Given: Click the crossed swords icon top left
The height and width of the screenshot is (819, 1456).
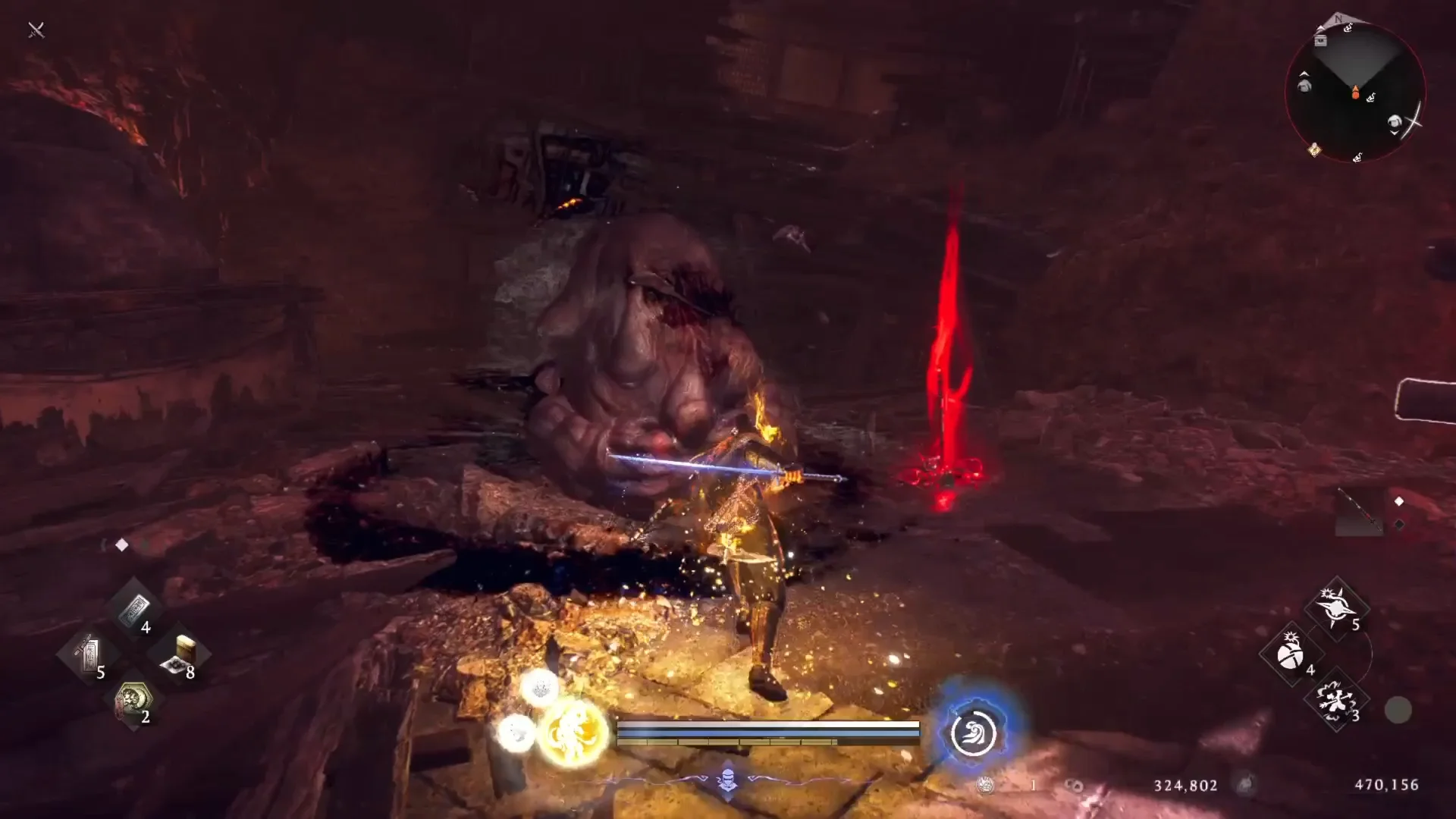Looking at the screenshot, I should click(x=35, y=30).
